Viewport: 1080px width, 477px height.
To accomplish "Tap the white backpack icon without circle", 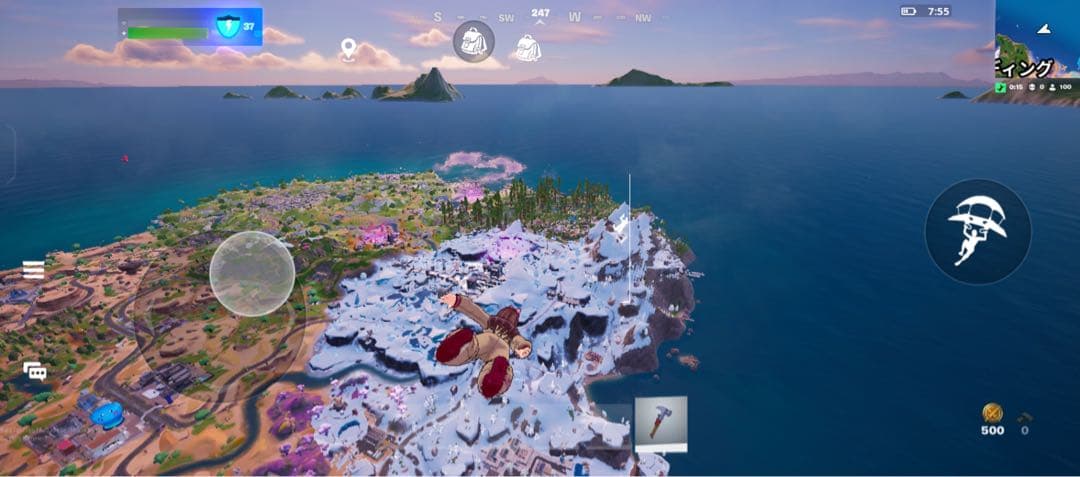I will (526, 47).
